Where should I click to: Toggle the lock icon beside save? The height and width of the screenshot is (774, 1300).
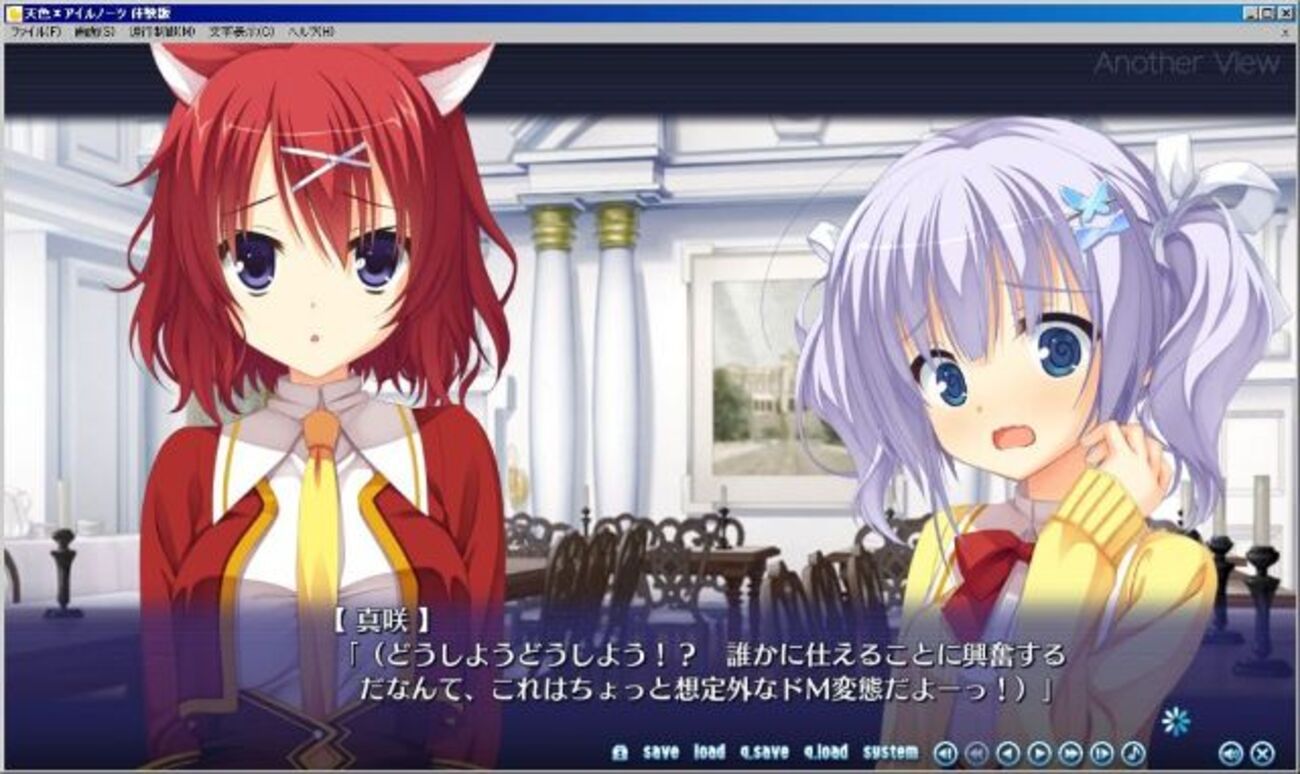pos(620,753)
